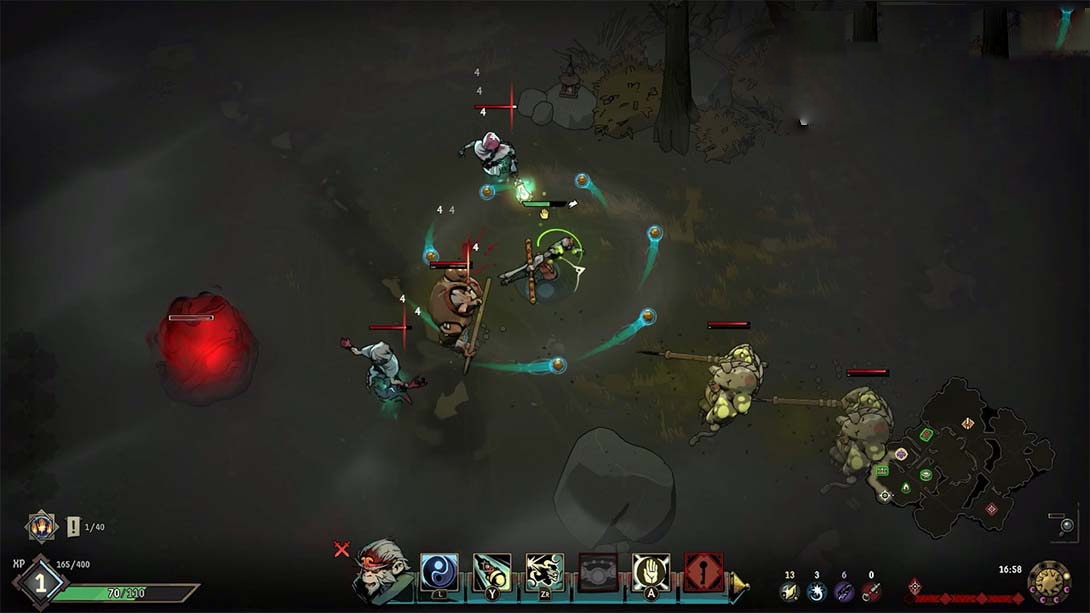Click the purple shard resource icon
This screenshot has width=1090, height=613.
(844, 592)
